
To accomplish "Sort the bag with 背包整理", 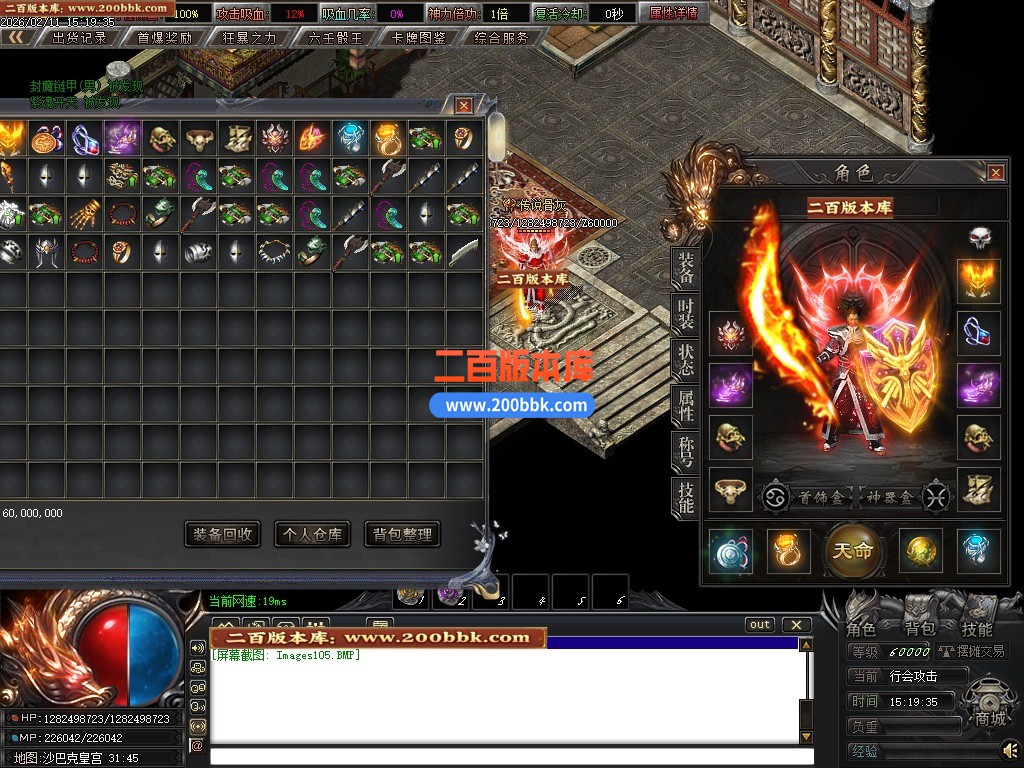I will click(x=402, y=534).
